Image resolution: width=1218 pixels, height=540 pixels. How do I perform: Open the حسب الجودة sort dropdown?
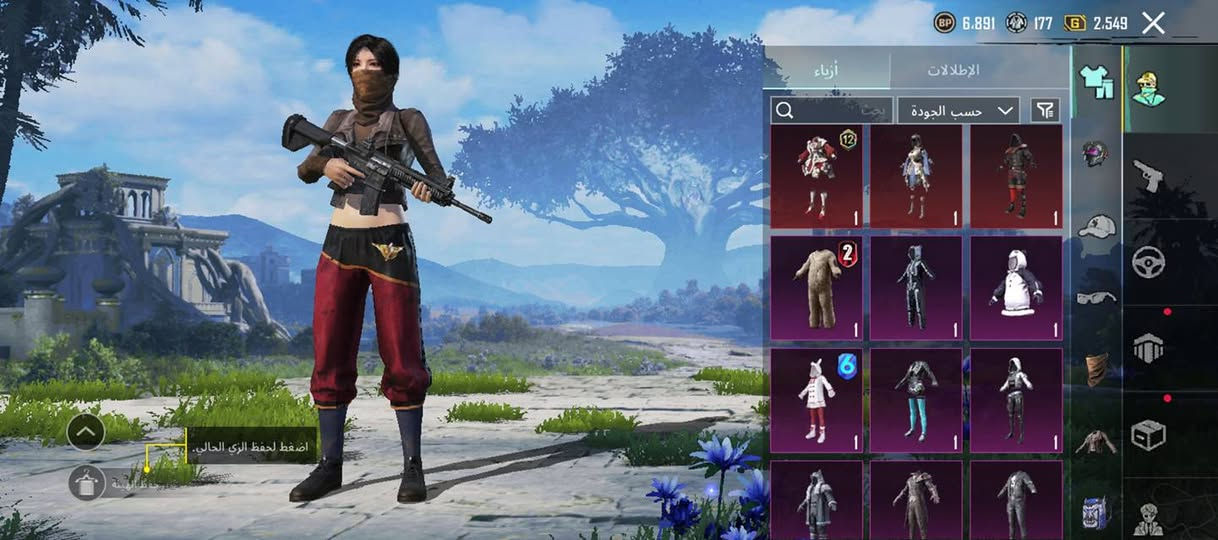[x=958, y=110]
